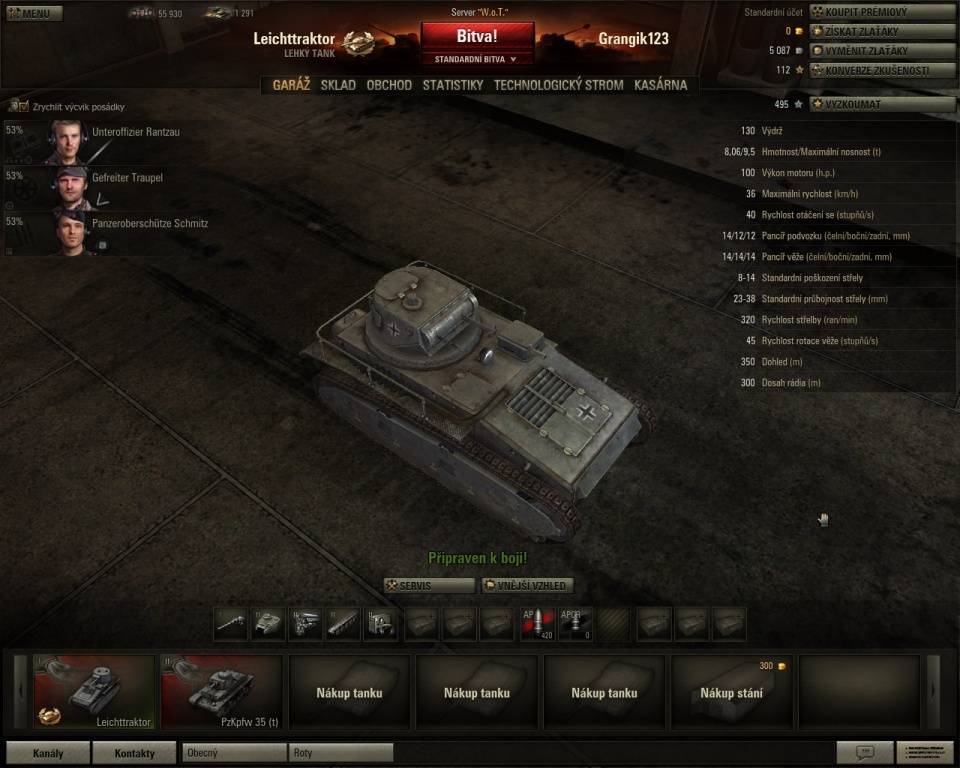Screen dimensions: 960x768
Task: Open VNĚJŠÍ VZHLED customization
Action: coord(528,586)
